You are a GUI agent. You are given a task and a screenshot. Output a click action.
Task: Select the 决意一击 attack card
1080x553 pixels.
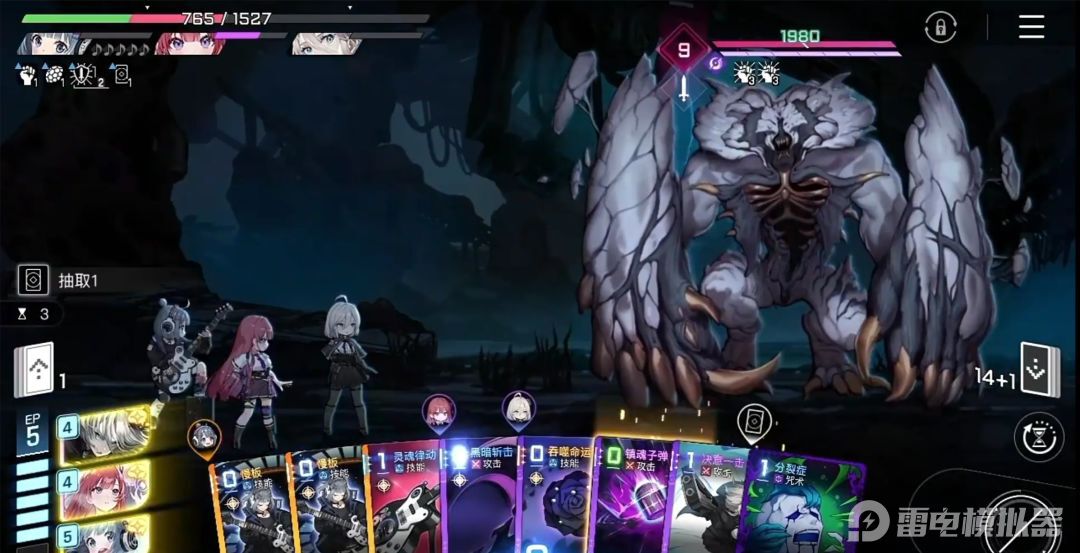[706, 500]
